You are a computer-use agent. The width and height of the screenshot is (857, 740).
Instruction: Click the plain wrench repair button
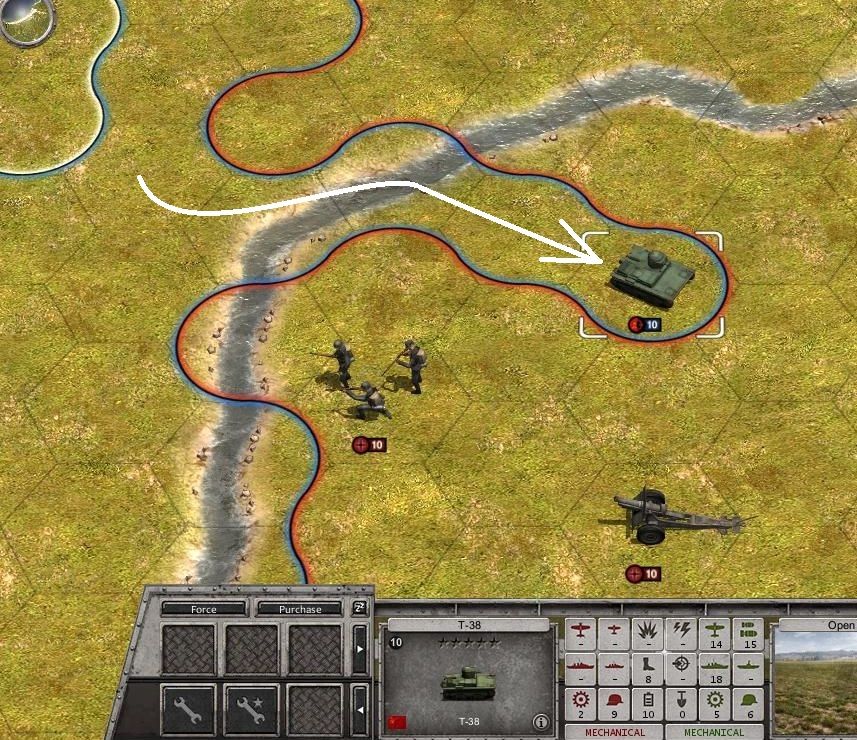pos(188,709)
